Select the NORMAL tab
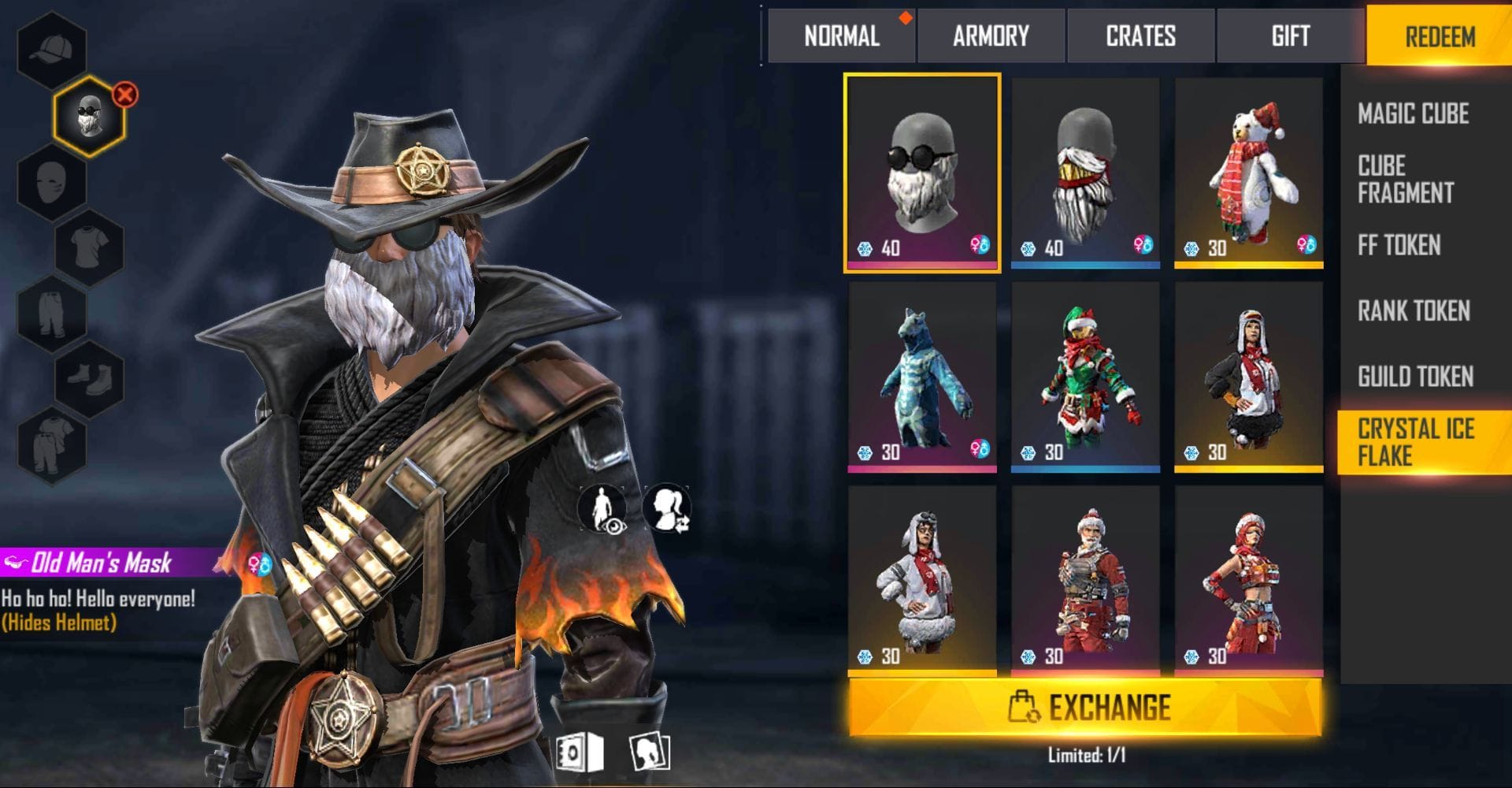 [x=840, y=35]
